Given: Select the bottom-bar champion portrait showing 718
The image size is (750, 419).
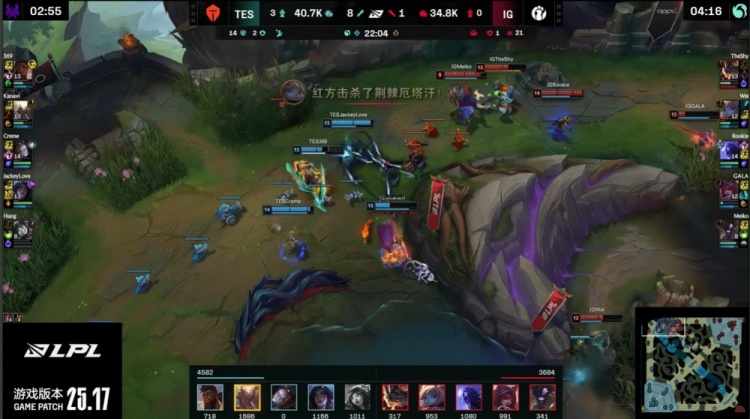Looking at the screenshot, I should pos(210,397).
